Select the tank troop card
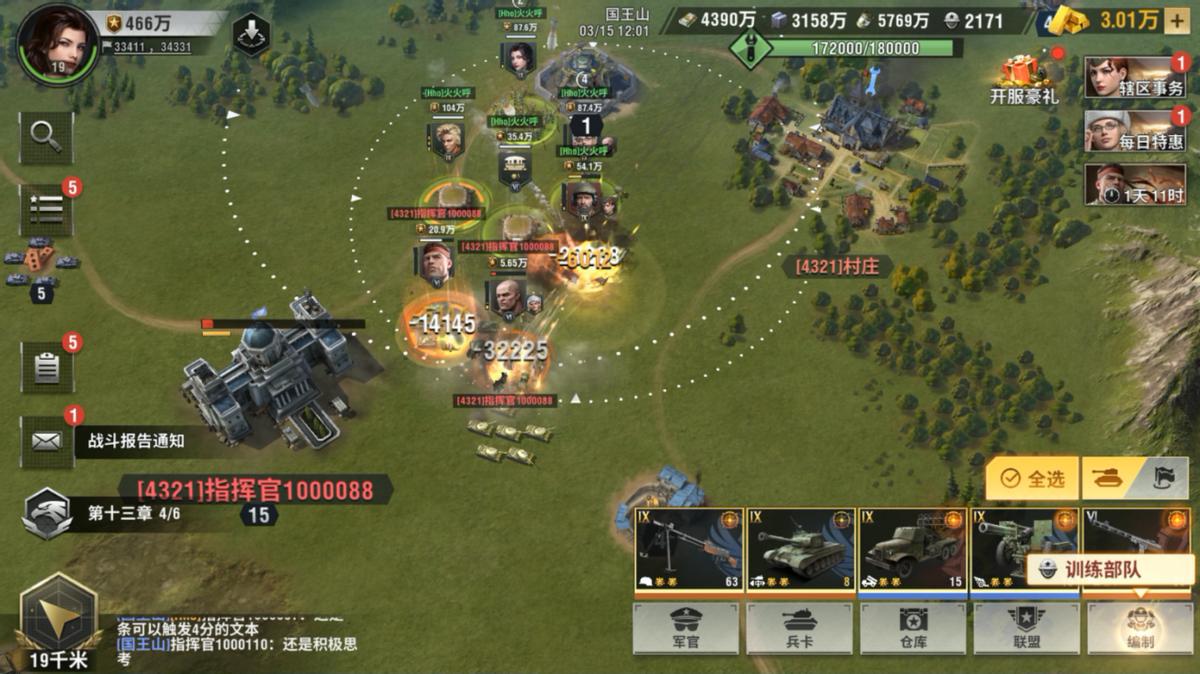Screen dimensions: 1200x674 800,548
